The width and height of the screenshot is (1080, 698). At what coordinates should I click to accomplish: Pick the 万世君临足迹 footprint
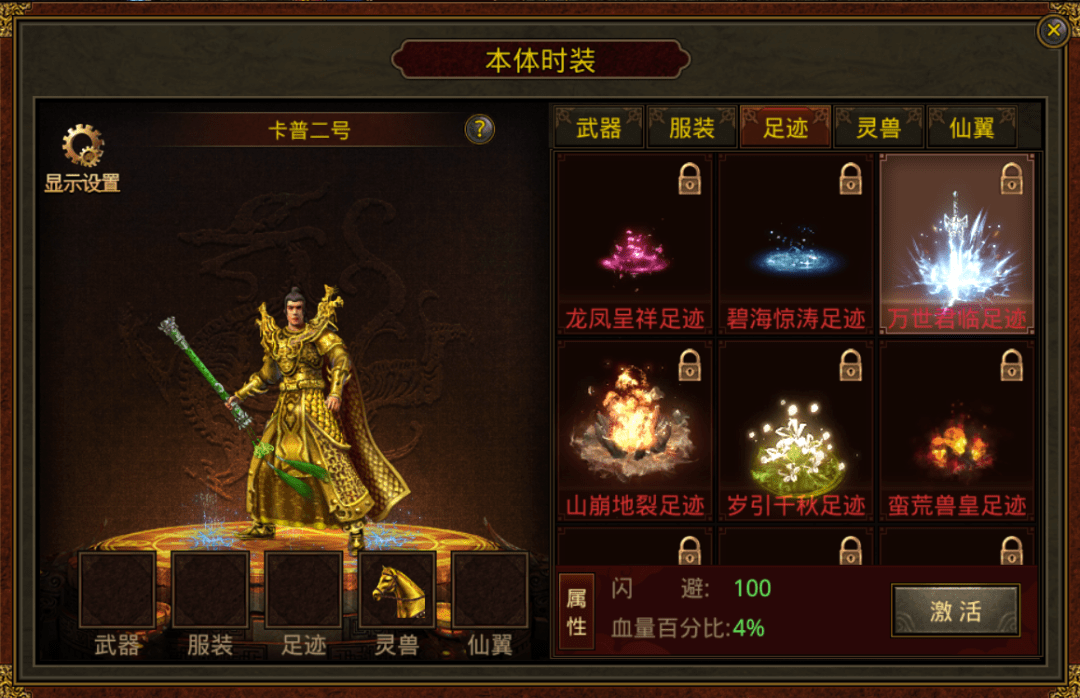click(x=957, y=243)
